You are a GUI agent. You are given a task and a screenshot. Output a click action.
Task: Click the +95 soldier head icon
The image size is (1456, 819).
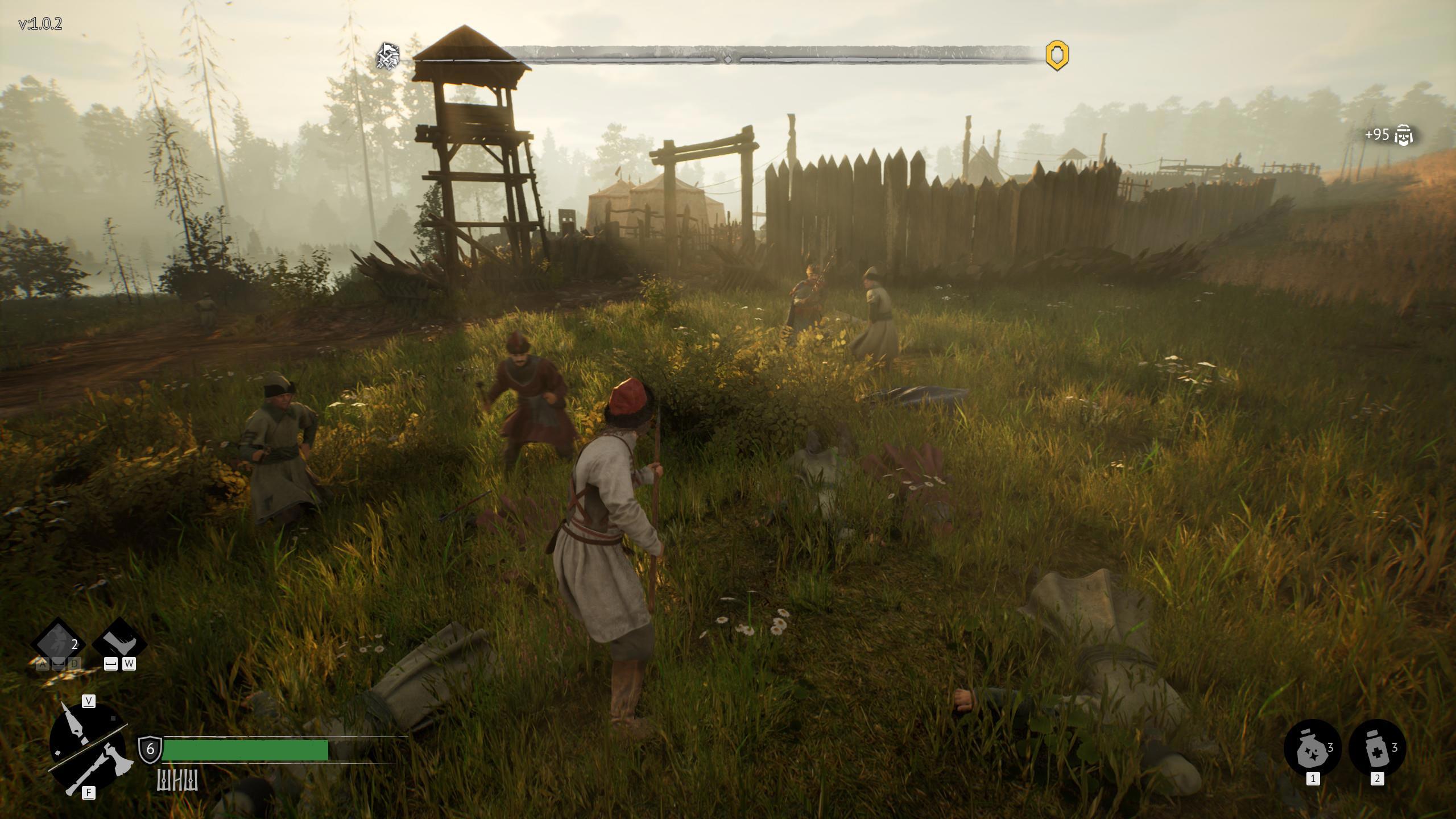point(1404,135)
